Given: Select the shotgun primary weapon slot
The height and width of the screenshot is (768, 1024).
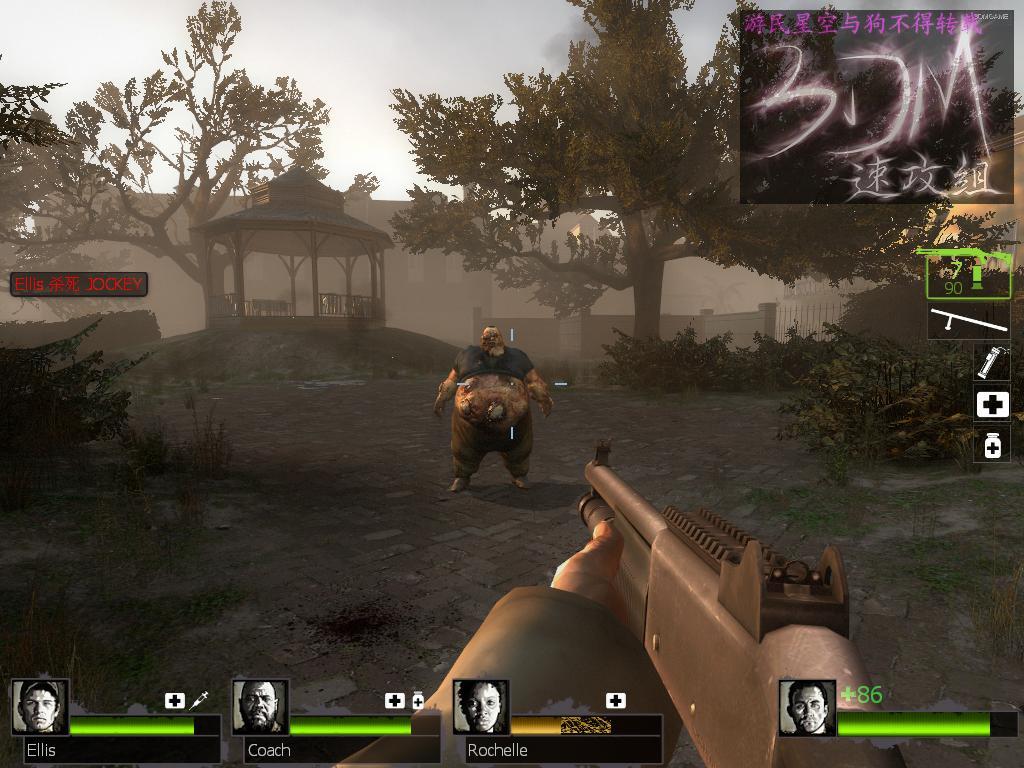Looking at the screenshot, I should [x=967, y=274].
